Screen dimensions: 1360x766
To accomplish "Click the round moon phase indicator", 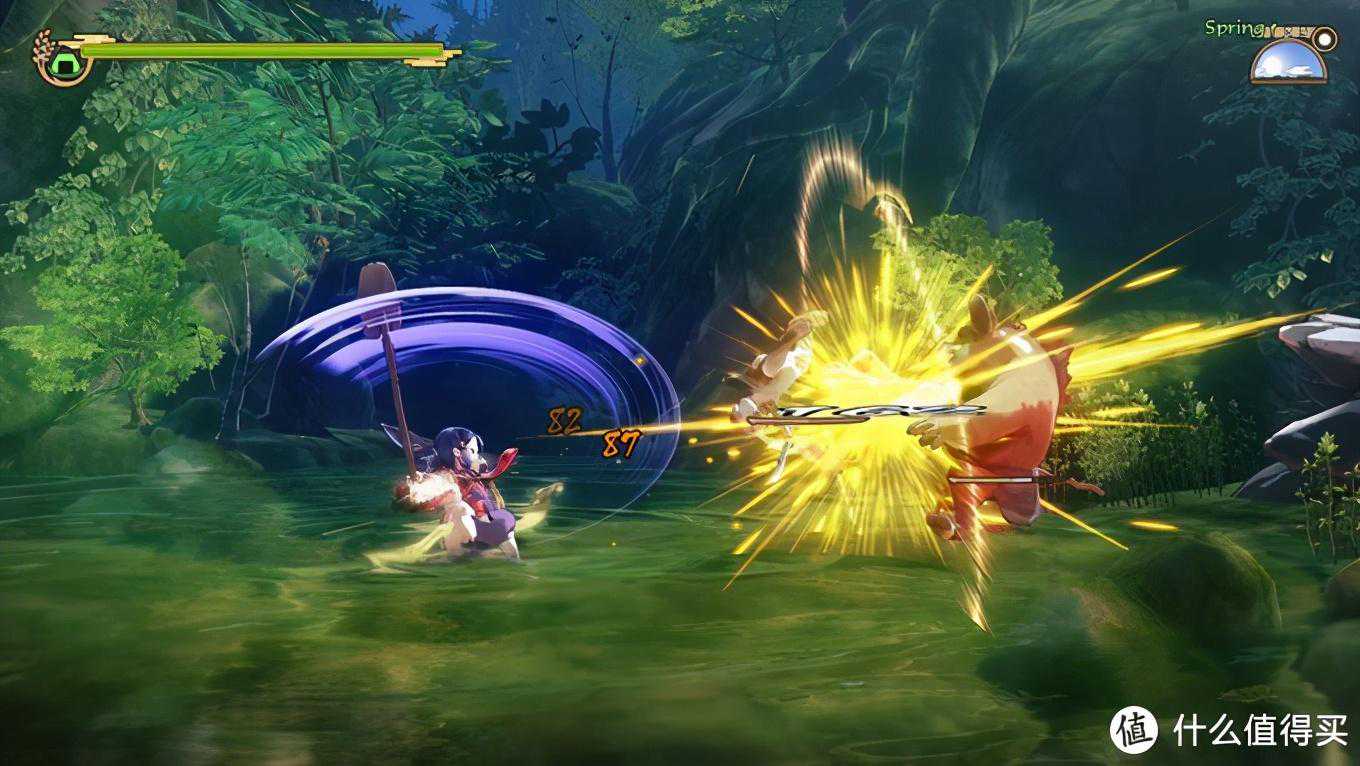I will click(1325, 39).
